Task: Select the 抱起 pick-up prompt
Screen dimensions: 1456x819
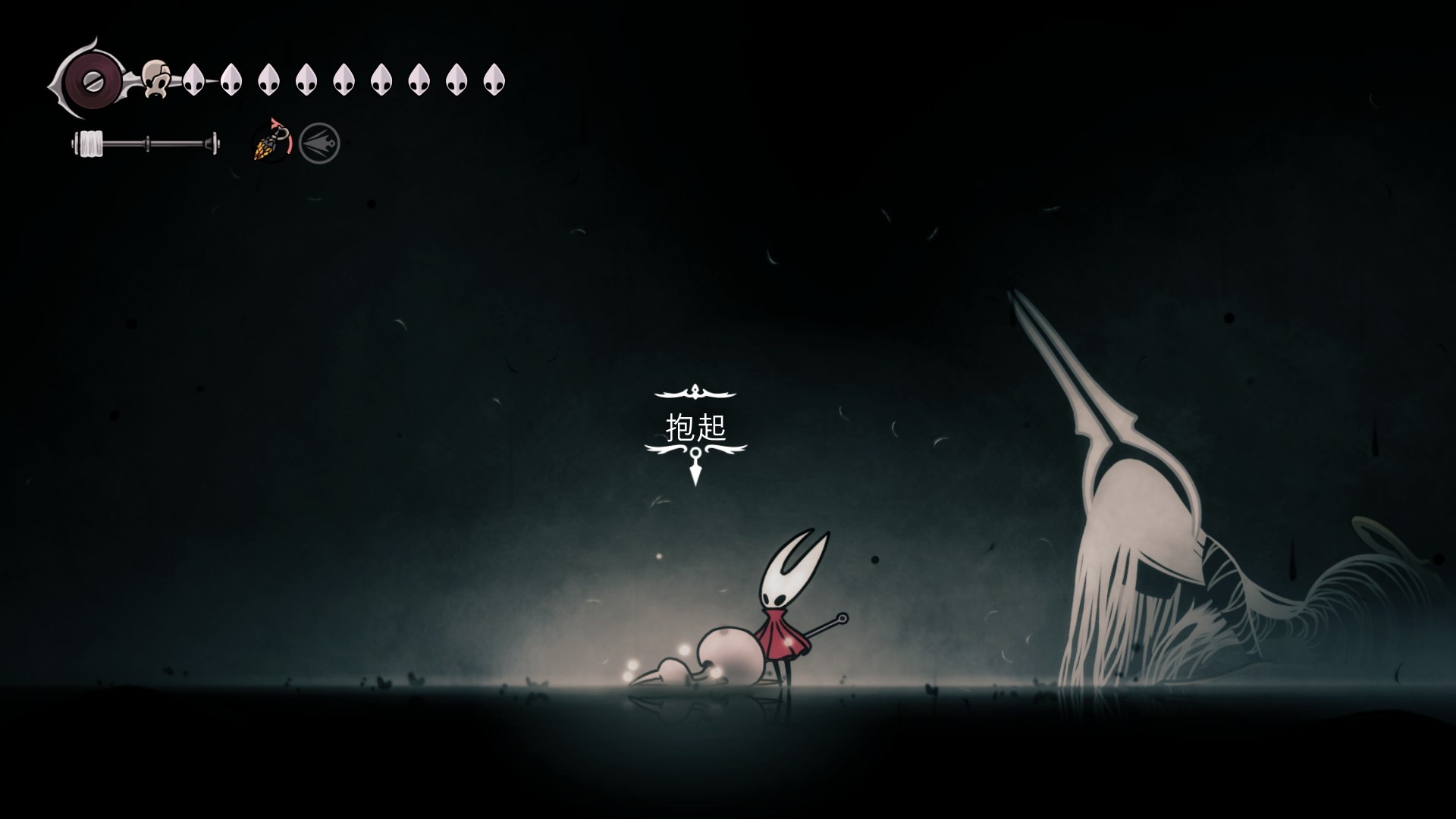Action: coord(695,428)
